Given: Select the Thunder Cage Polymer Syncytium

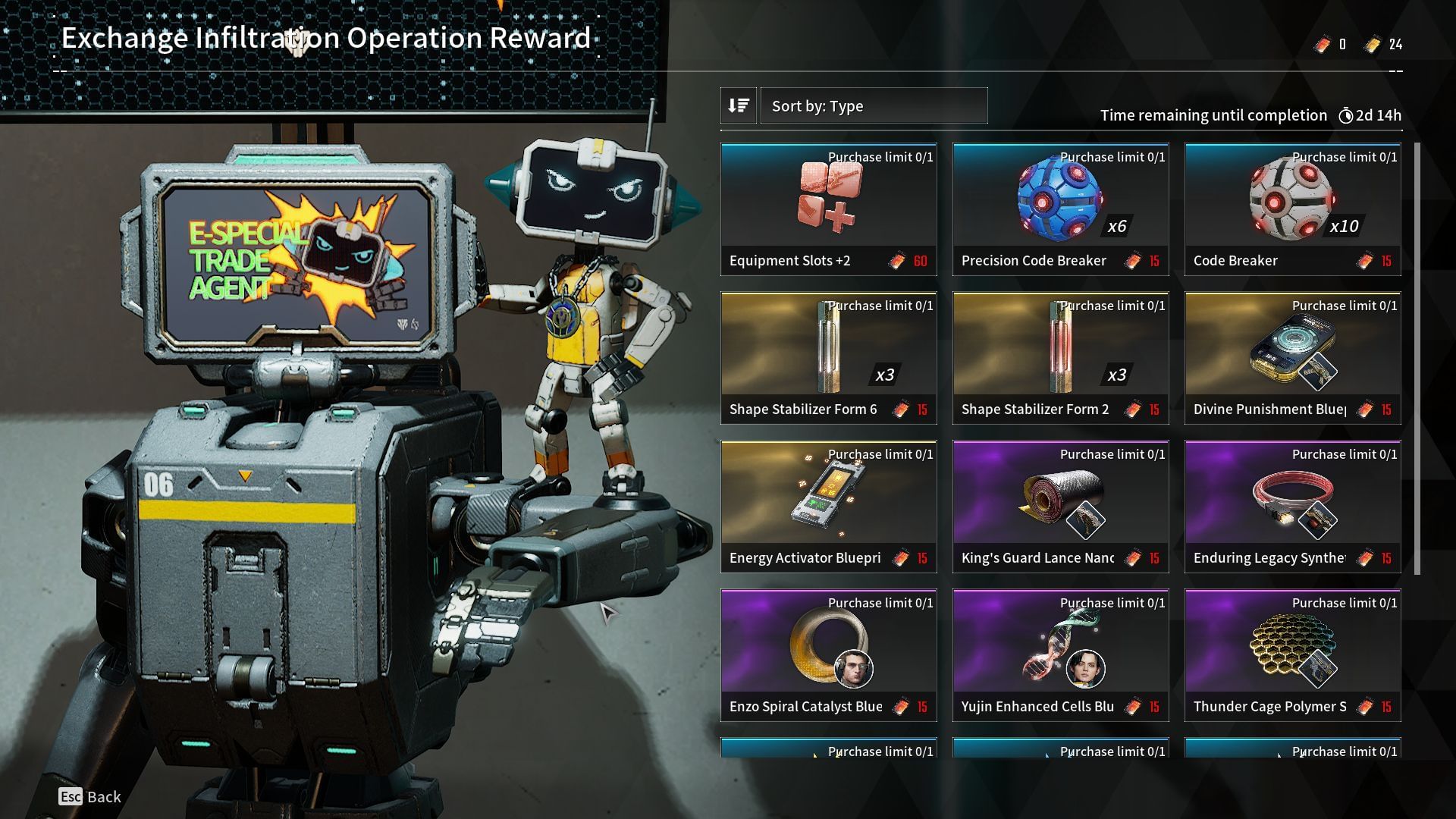Looking at the screenshot, I should (1293, 655).
